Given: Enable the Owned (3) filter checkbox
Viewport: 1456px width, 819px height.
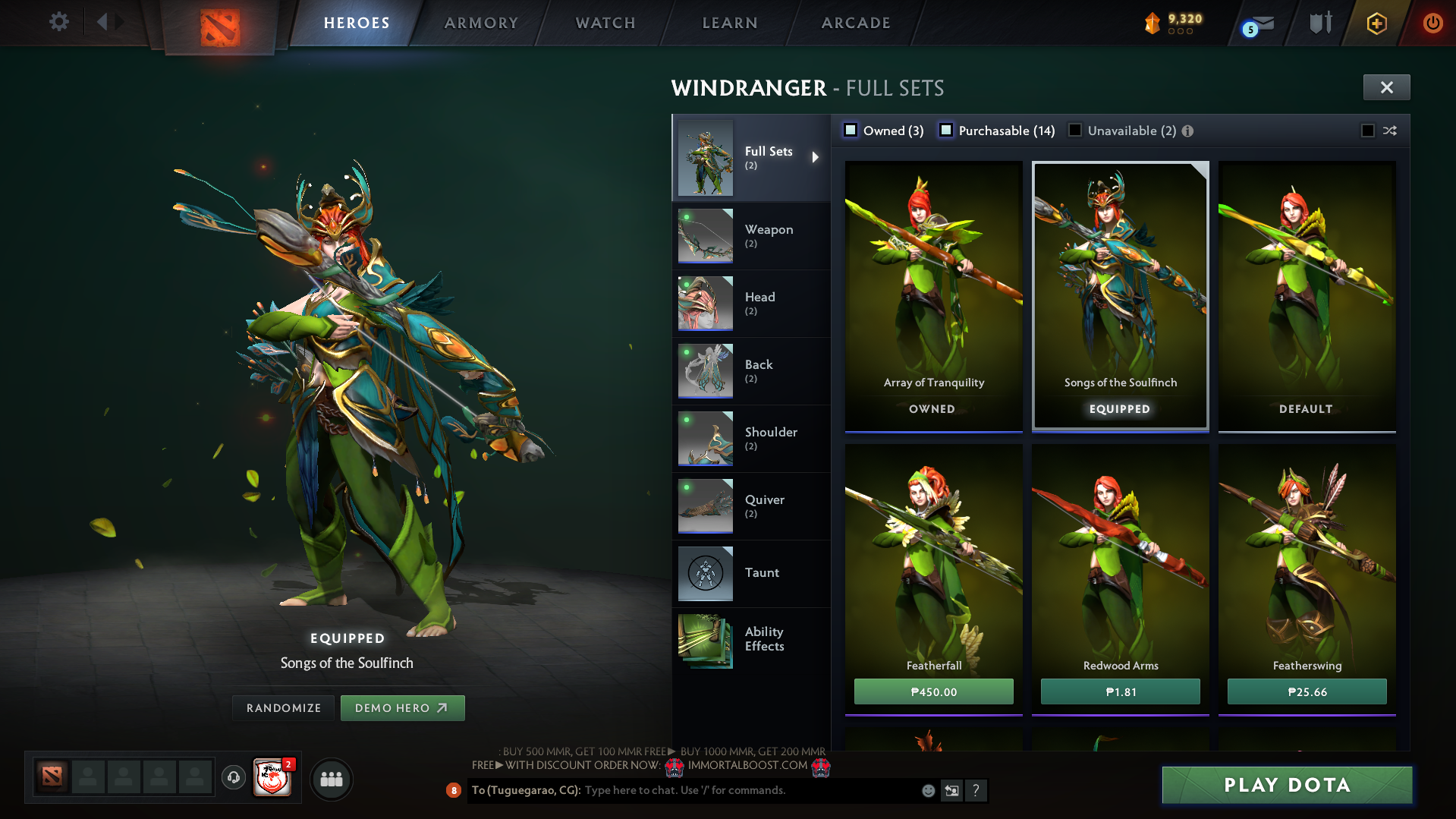Looking at the screenshot, I should pos(851,130).
